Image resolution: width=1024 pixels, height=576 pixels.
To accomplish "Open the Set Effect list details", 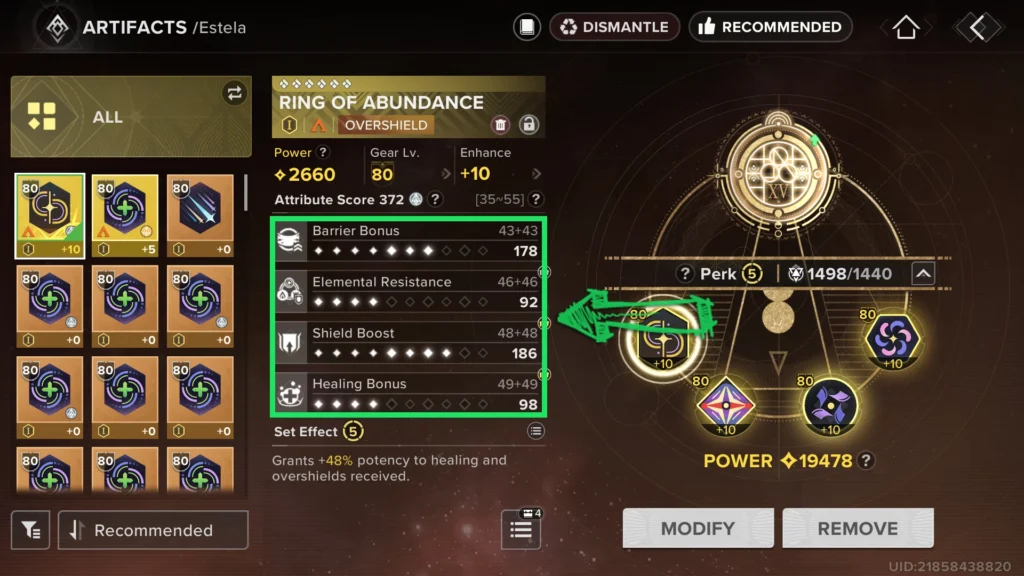I will click(536, 431).
